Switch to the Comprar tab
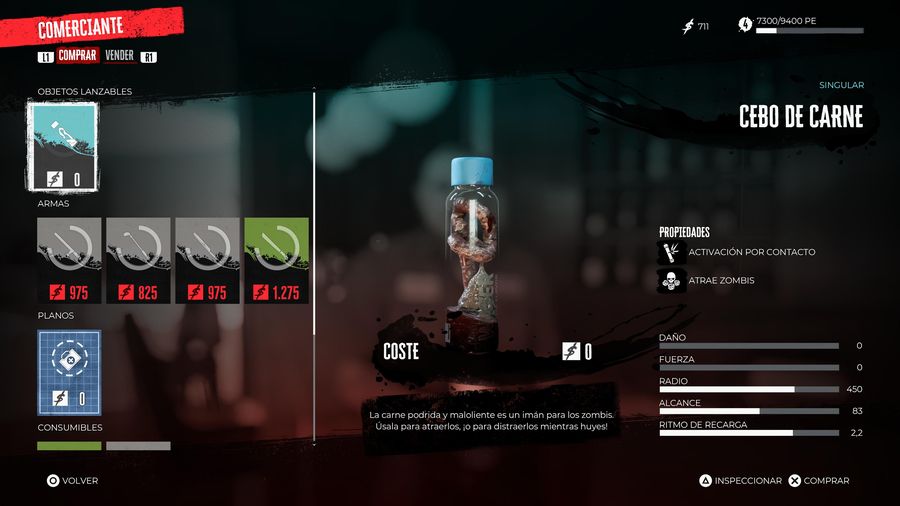900x506 pixels. pos(77,56)
